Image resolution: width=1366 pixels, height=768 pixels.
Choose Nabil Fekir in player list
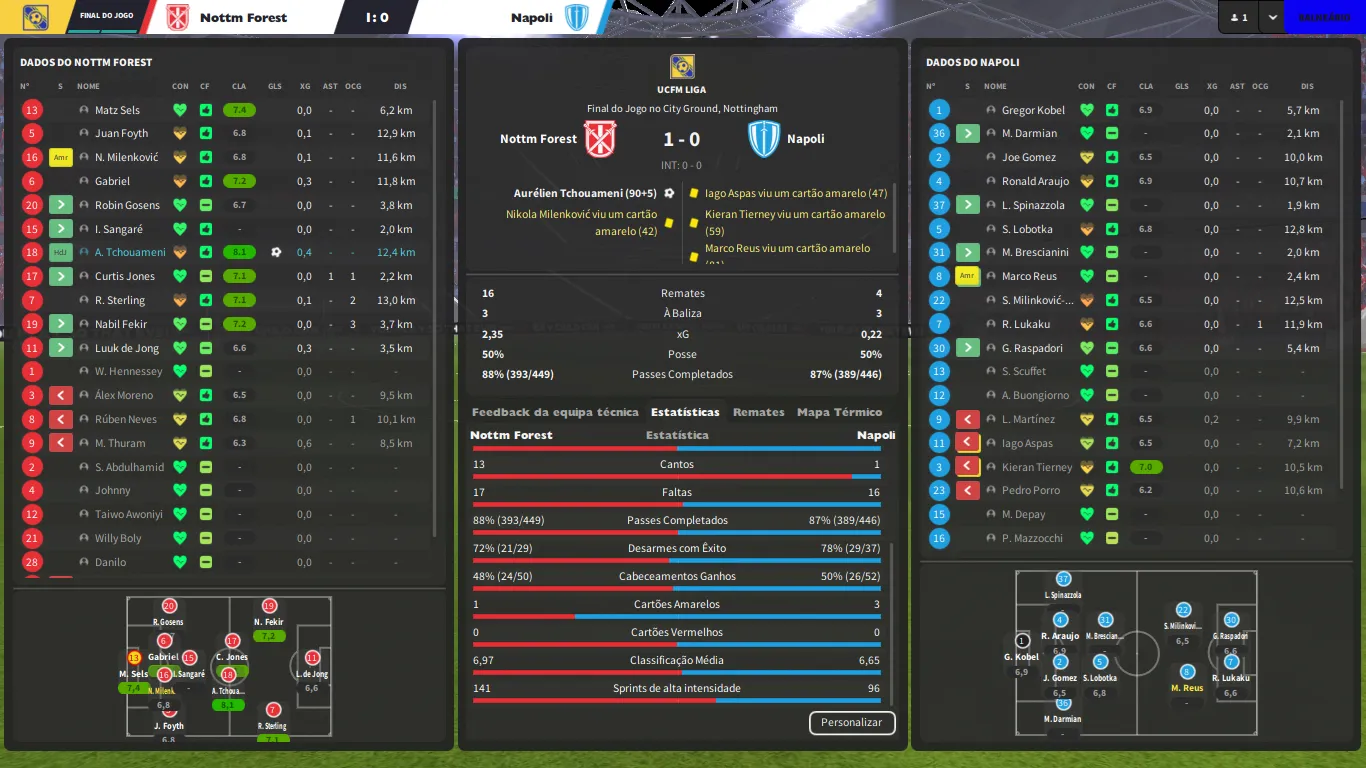click(121, 324)
